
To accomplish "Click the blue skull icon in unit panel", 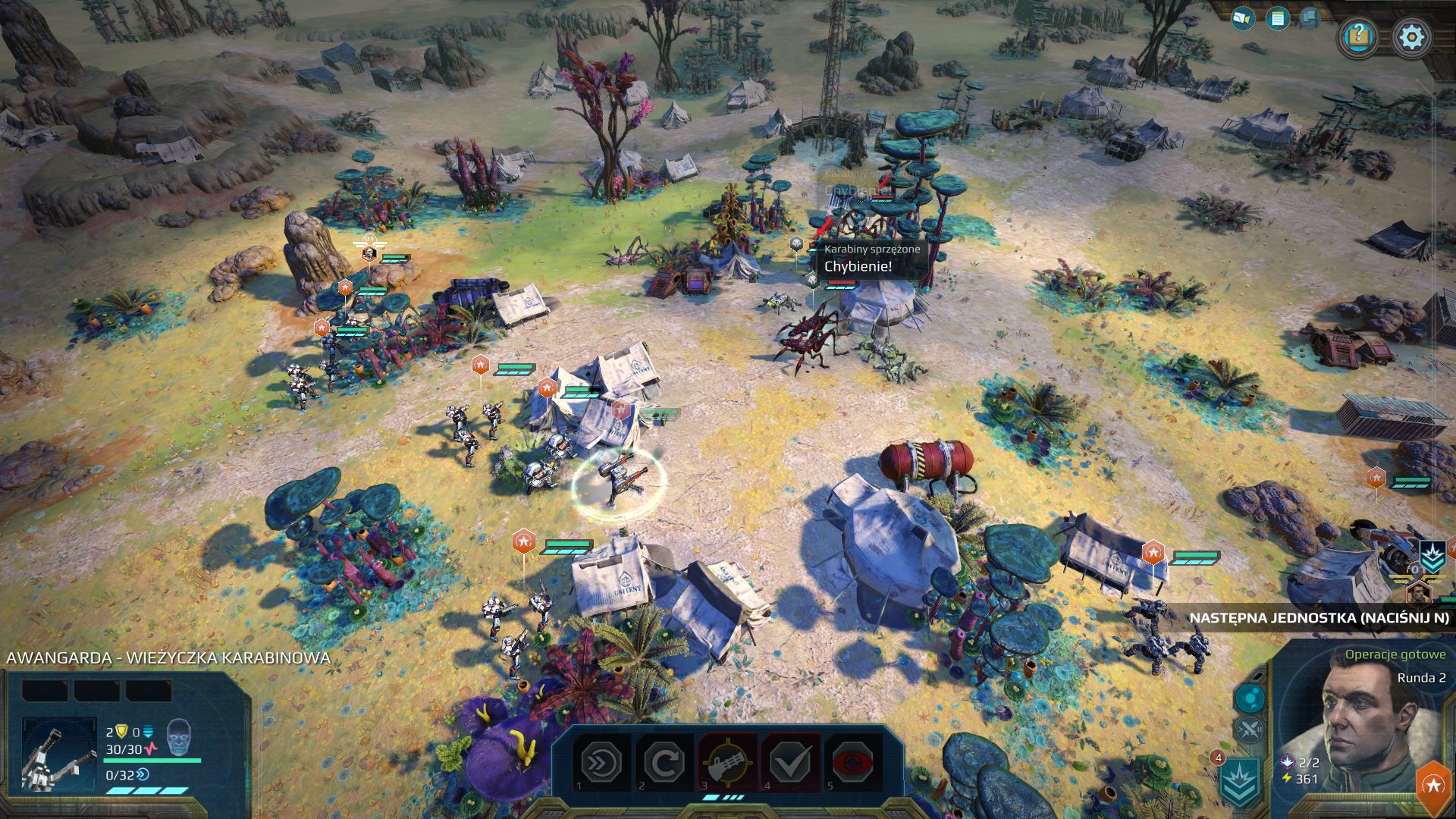I will [178, 735].
